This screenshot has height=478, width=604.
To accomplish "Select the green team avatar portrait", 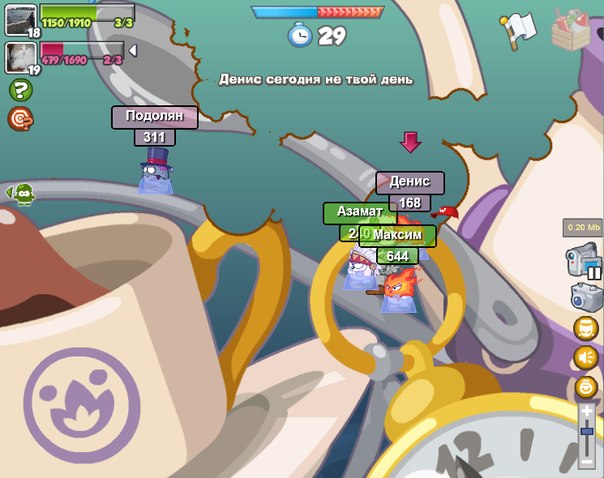I will 20,19.
